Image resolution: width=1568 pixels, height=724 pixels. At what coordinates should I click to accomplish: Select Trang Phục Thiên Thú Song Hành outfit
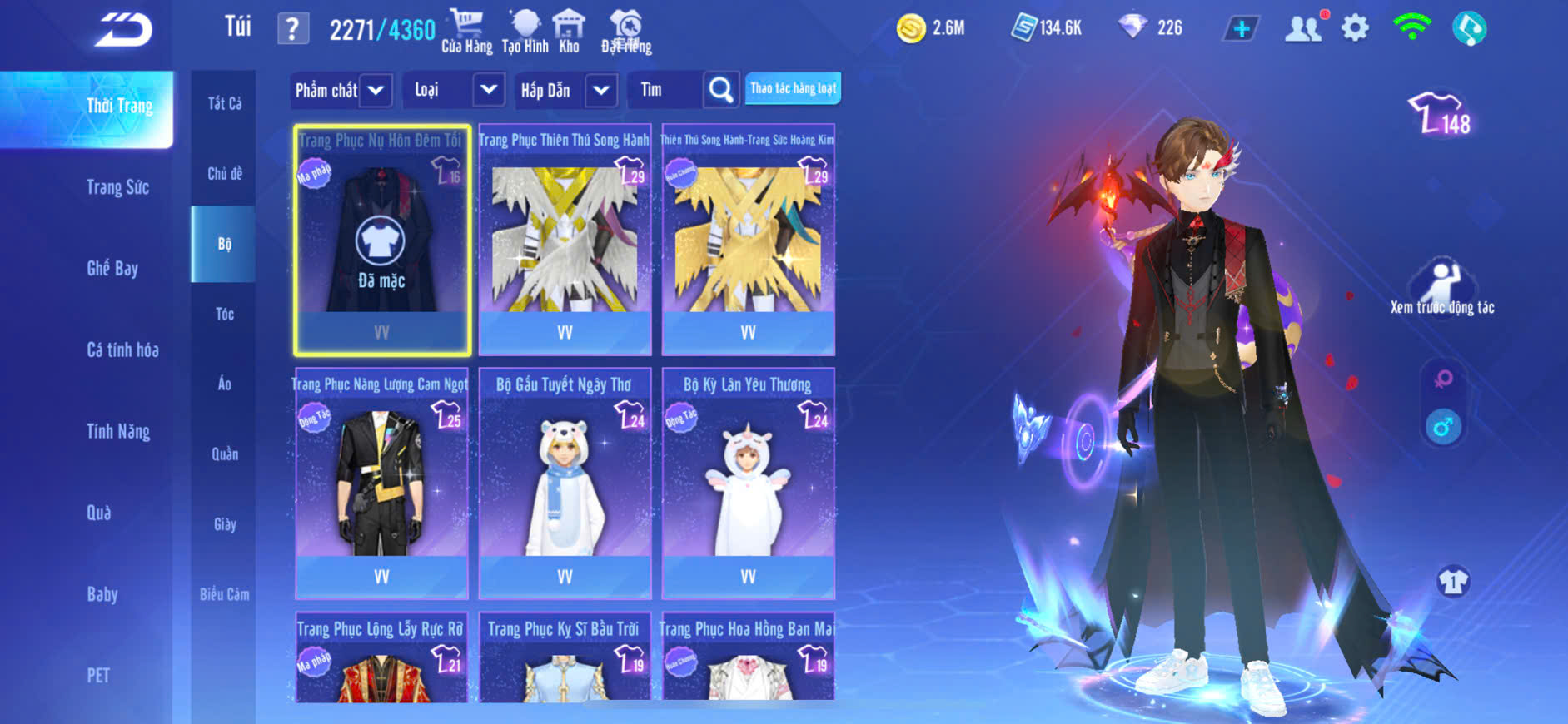tap(565, 240)
